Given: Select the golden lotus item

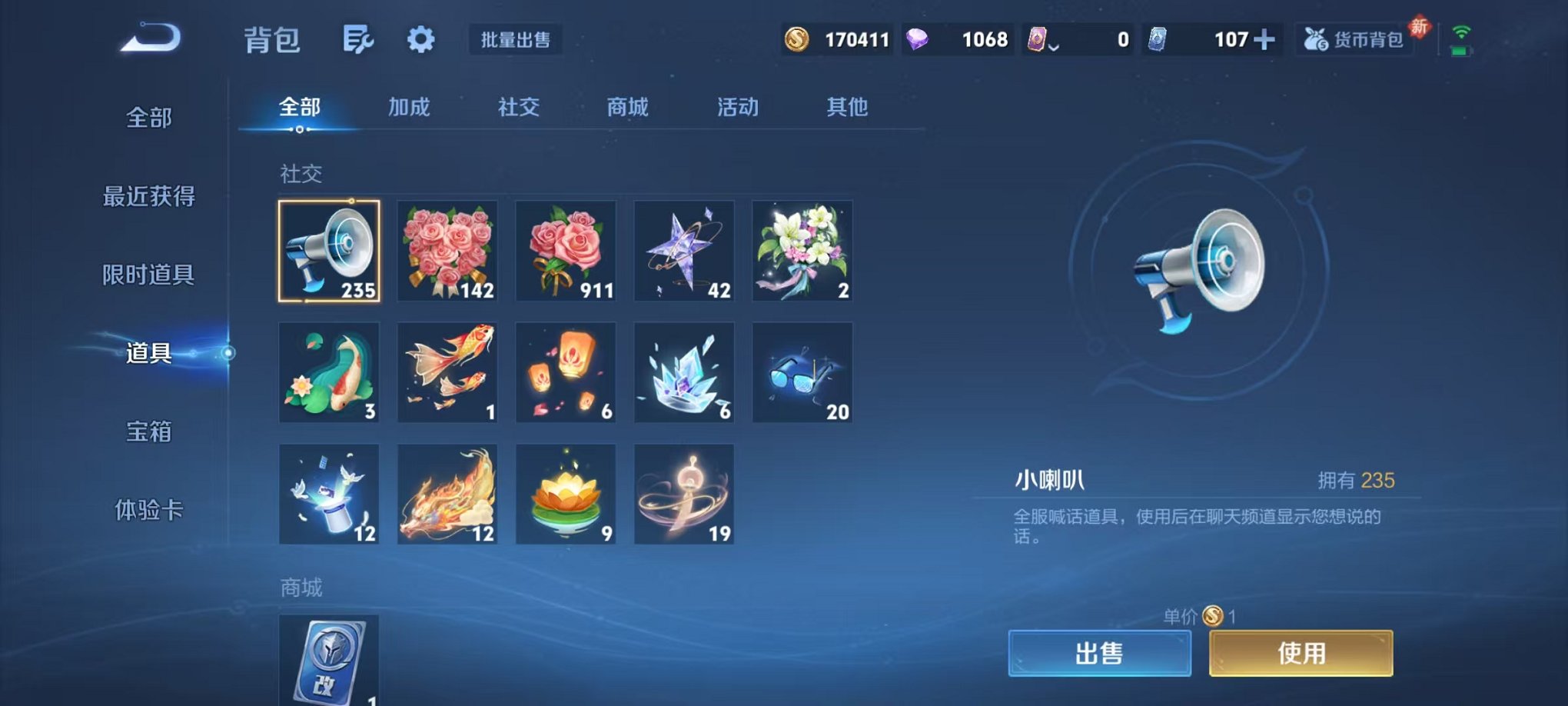Looking at the screenshot, I should pyautogui.click(x=566, y=493).
